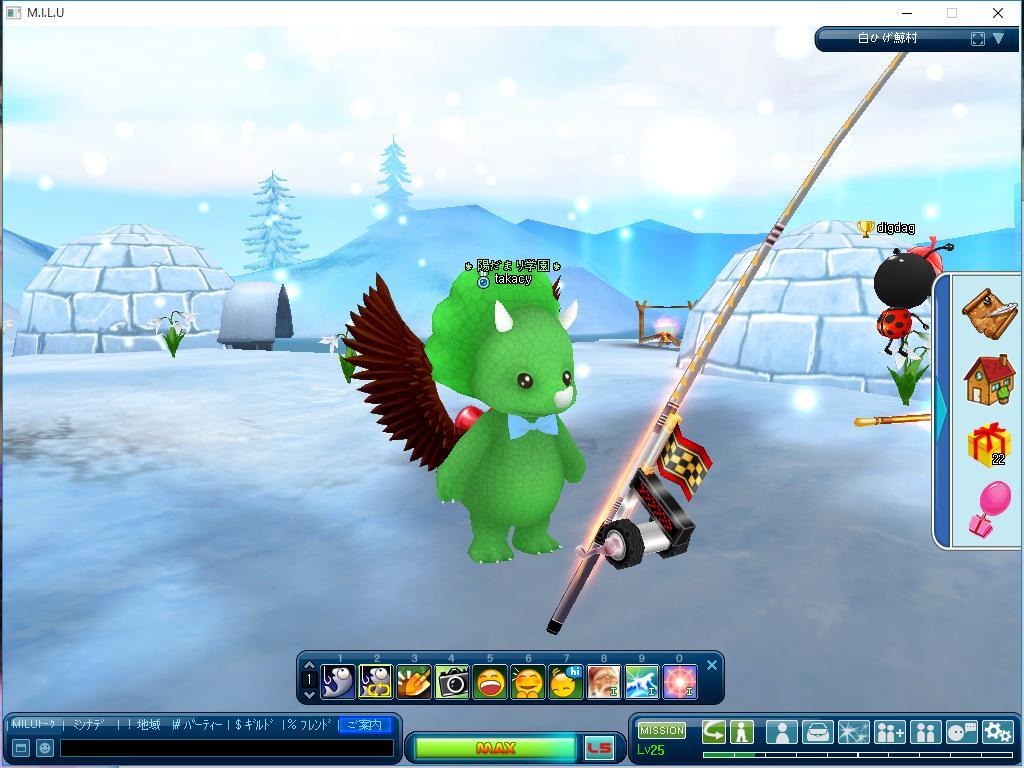Use the shovel dig action in the hotbar

(414, 682)
